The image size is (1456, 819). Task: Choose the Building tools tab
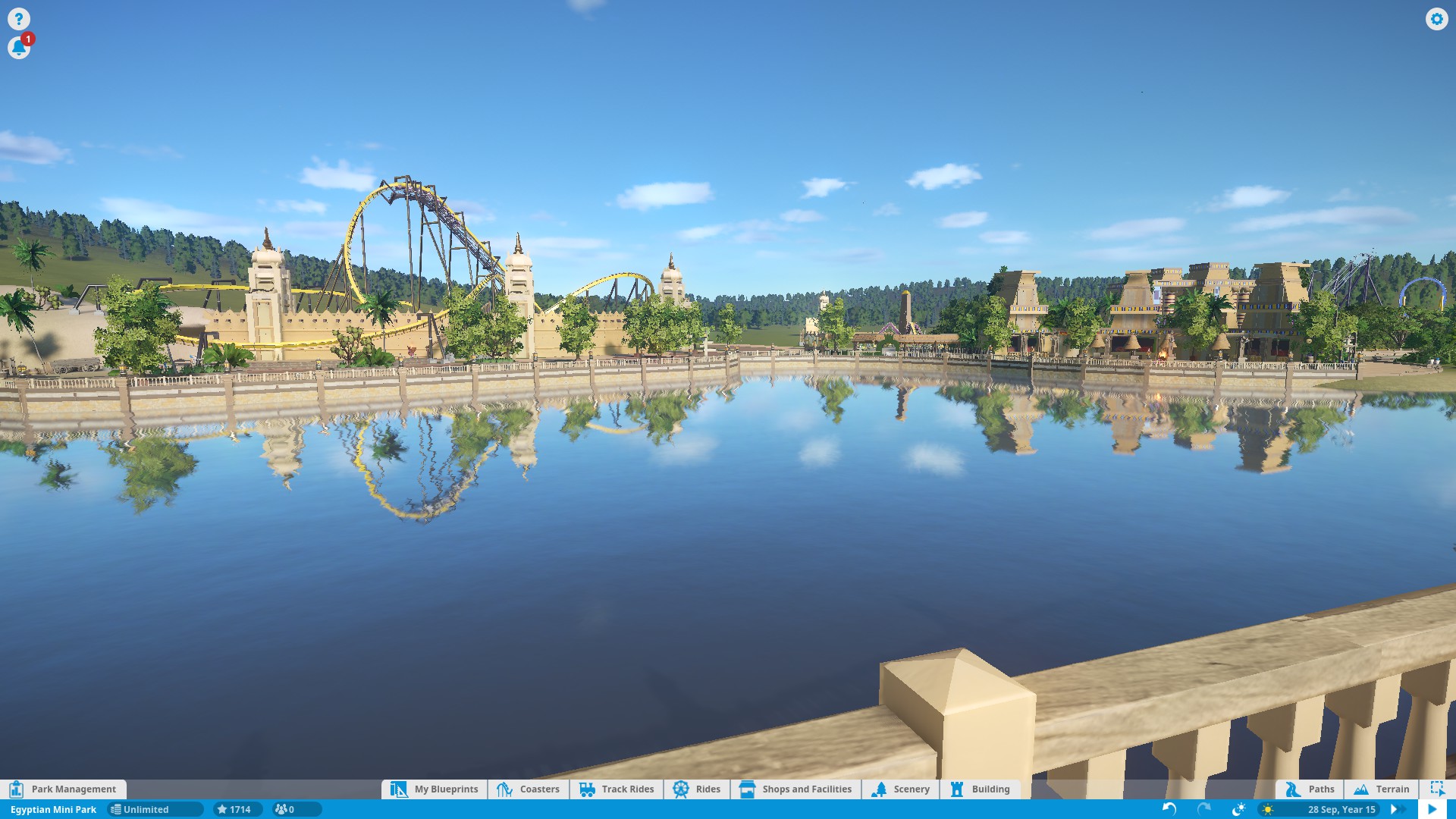pos(980,789)
